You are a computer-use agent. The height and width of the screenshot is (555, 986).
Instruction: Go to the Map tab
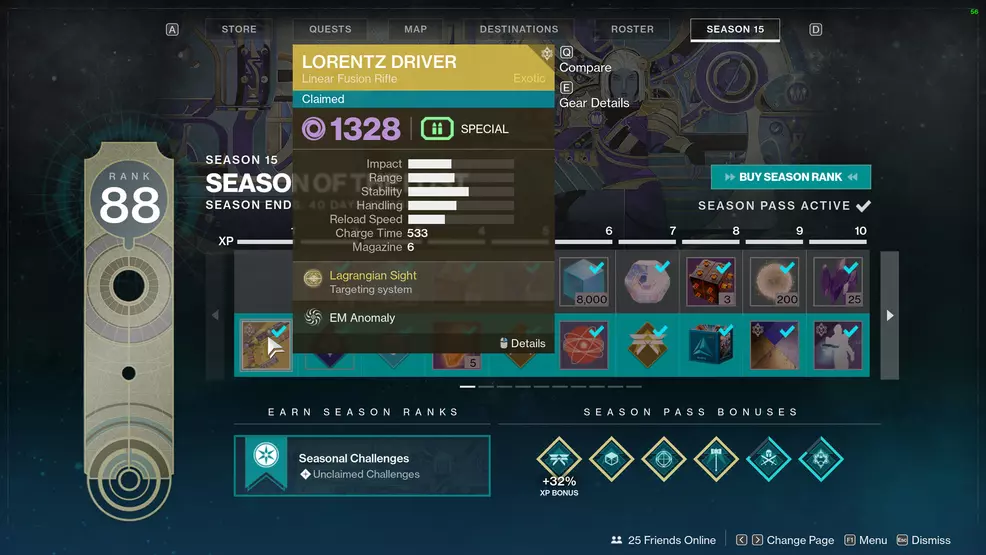point(415,30)
